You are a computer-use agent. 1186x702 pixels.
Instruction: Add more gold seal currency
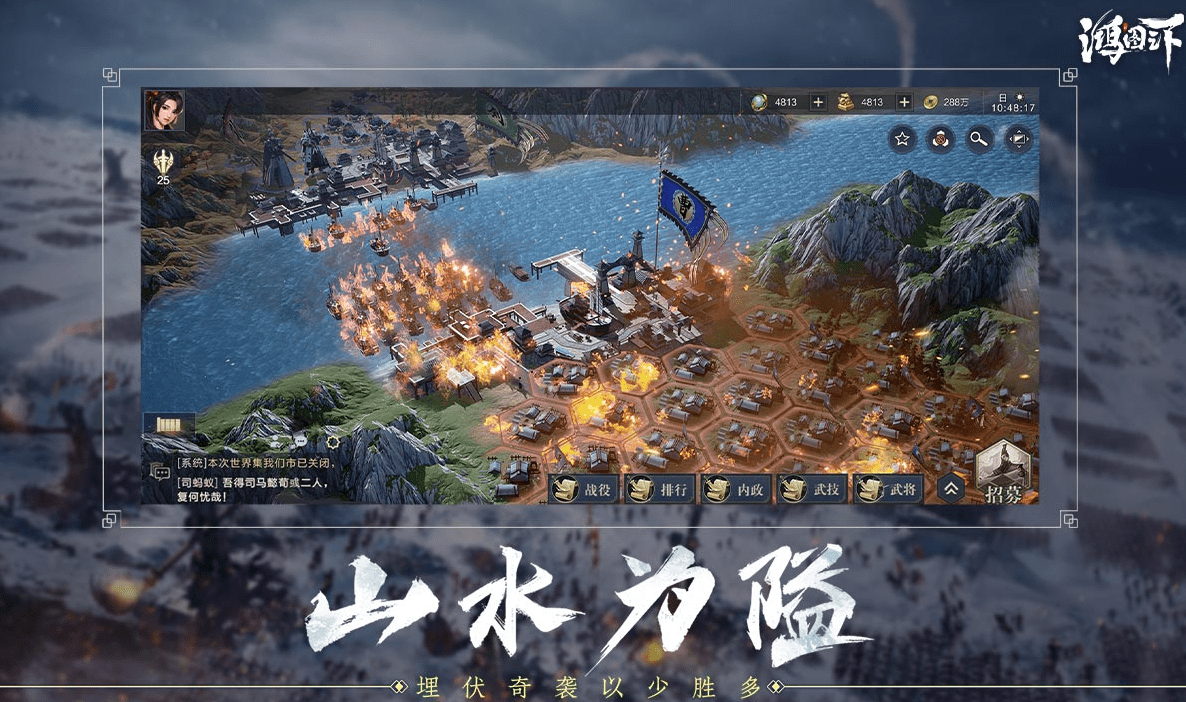[904, 102]
